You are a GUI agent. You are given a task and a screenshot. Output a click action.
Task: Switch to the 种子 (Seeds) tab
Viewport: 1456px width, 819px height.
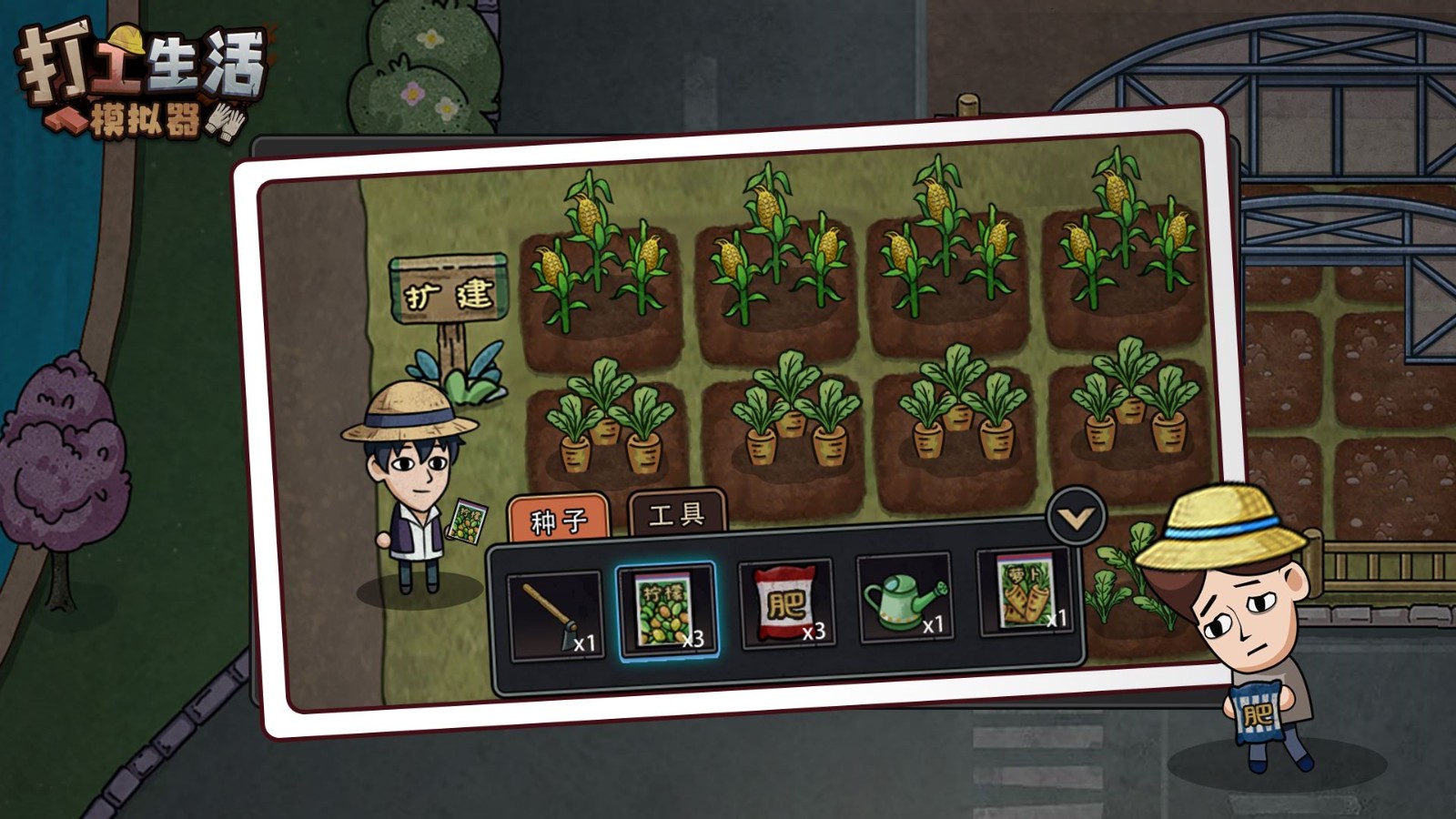click(559, 520)
